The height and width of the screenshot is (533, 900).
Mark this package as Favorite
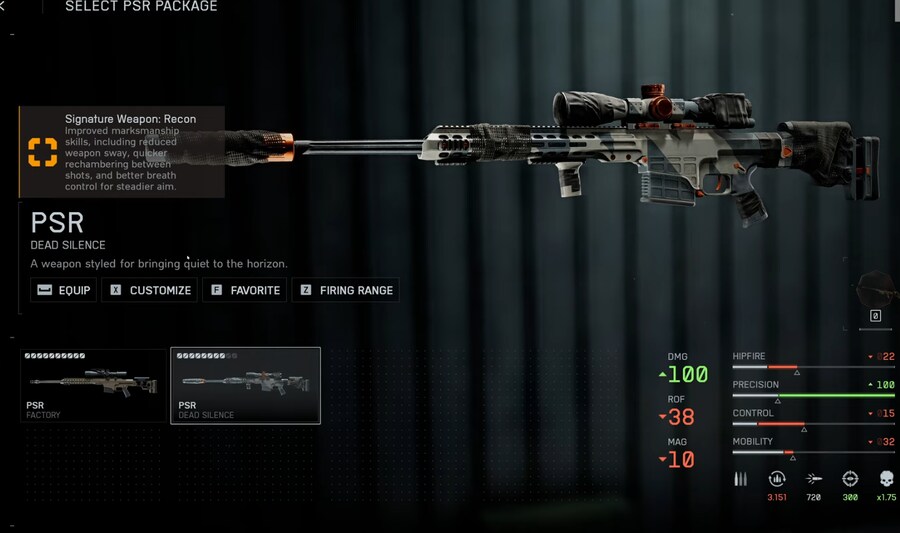tap(244, 290)
